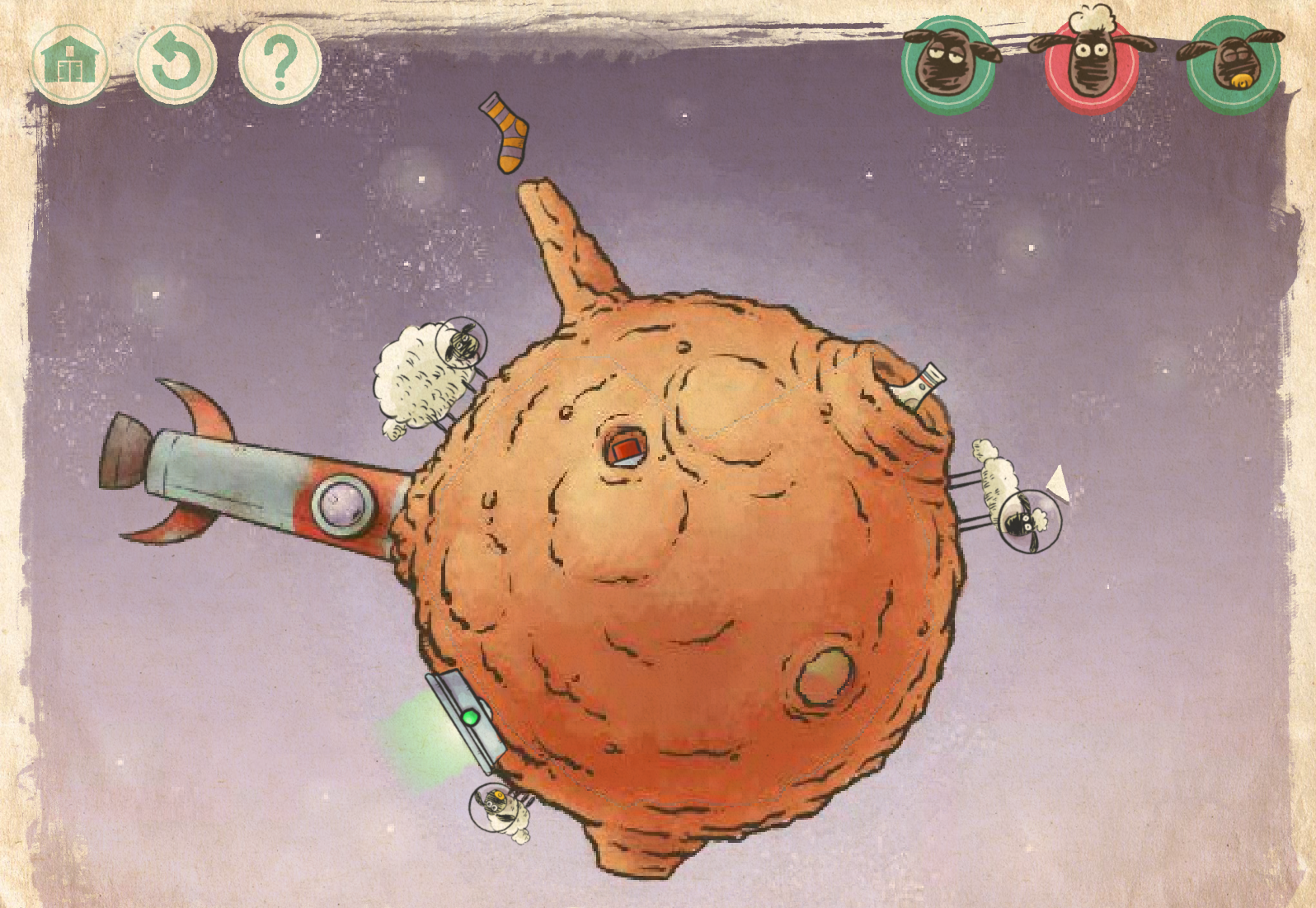Return to the home menu via barn button
Viewport: 1316px width, 908px height.
coord(70,63)
